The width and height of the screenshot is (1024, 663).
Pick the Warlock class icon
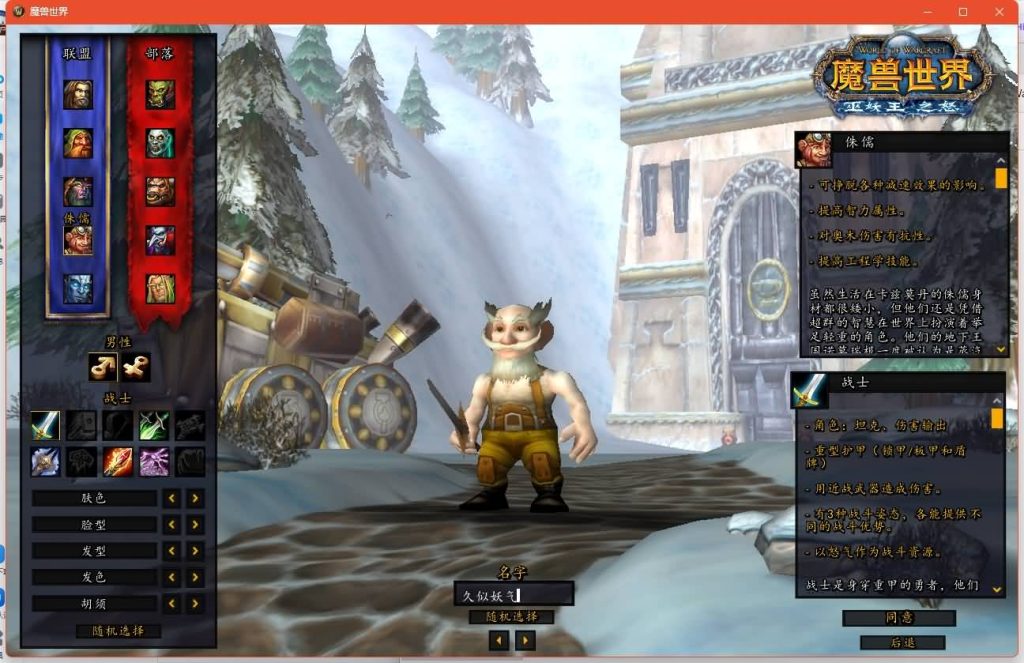point(154,461)
